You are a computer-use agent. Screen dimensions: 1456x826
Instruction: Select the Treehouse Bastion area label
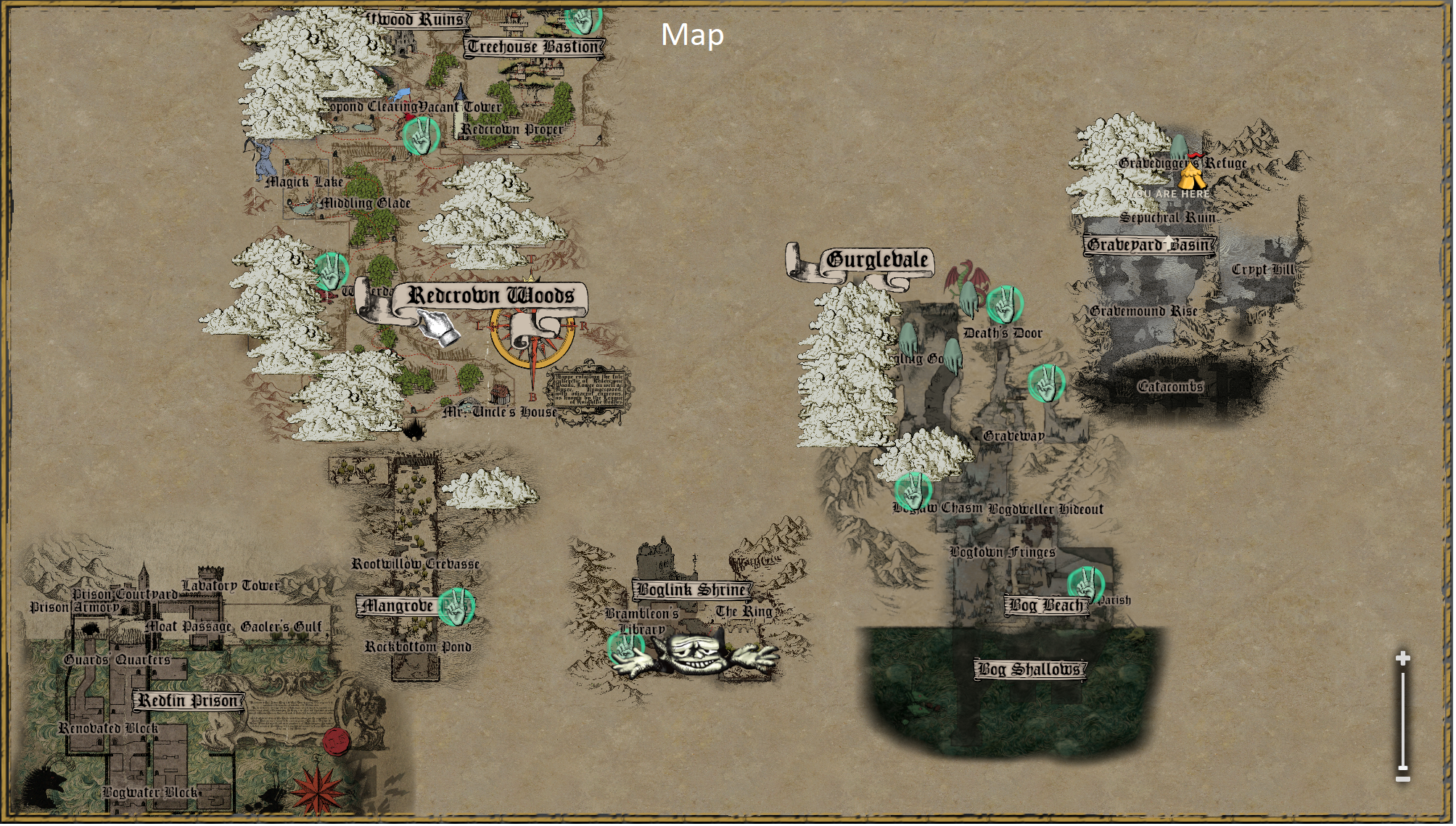[535, 48]
